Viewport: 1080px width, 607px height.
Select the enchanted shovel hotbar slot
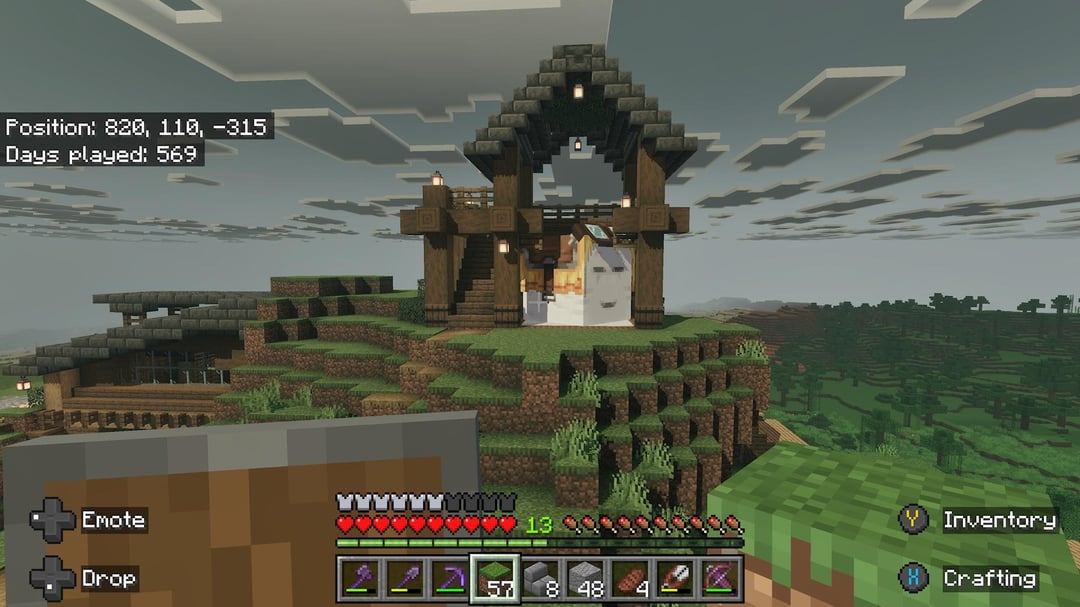[x=404, y=578]
